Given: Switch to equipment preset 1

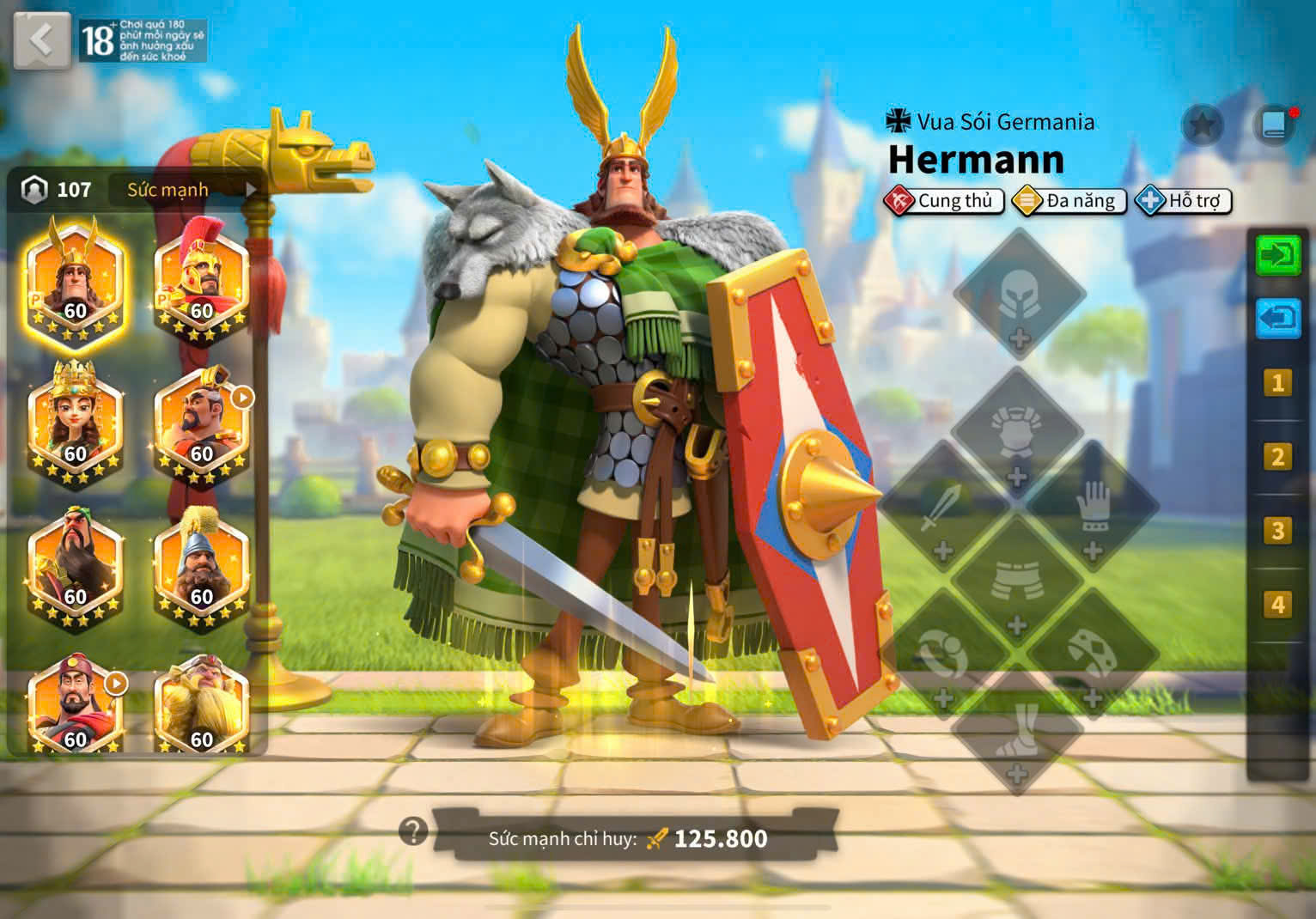Looking at the screenshot, I should (1277, 382).
